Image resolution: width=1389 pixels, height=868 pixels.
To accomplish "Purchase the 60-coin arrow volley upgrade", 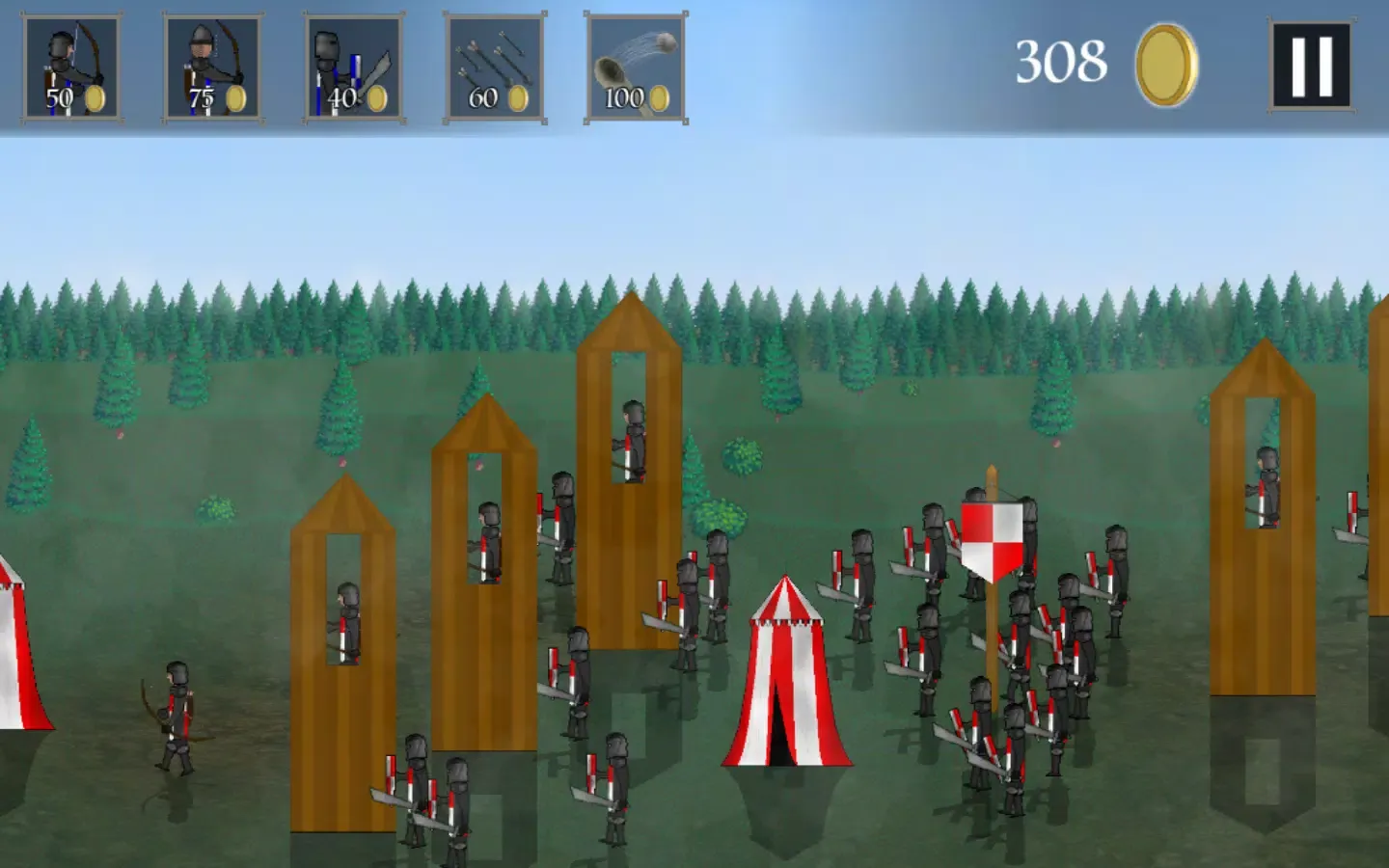I will click(x=494, y=68).
